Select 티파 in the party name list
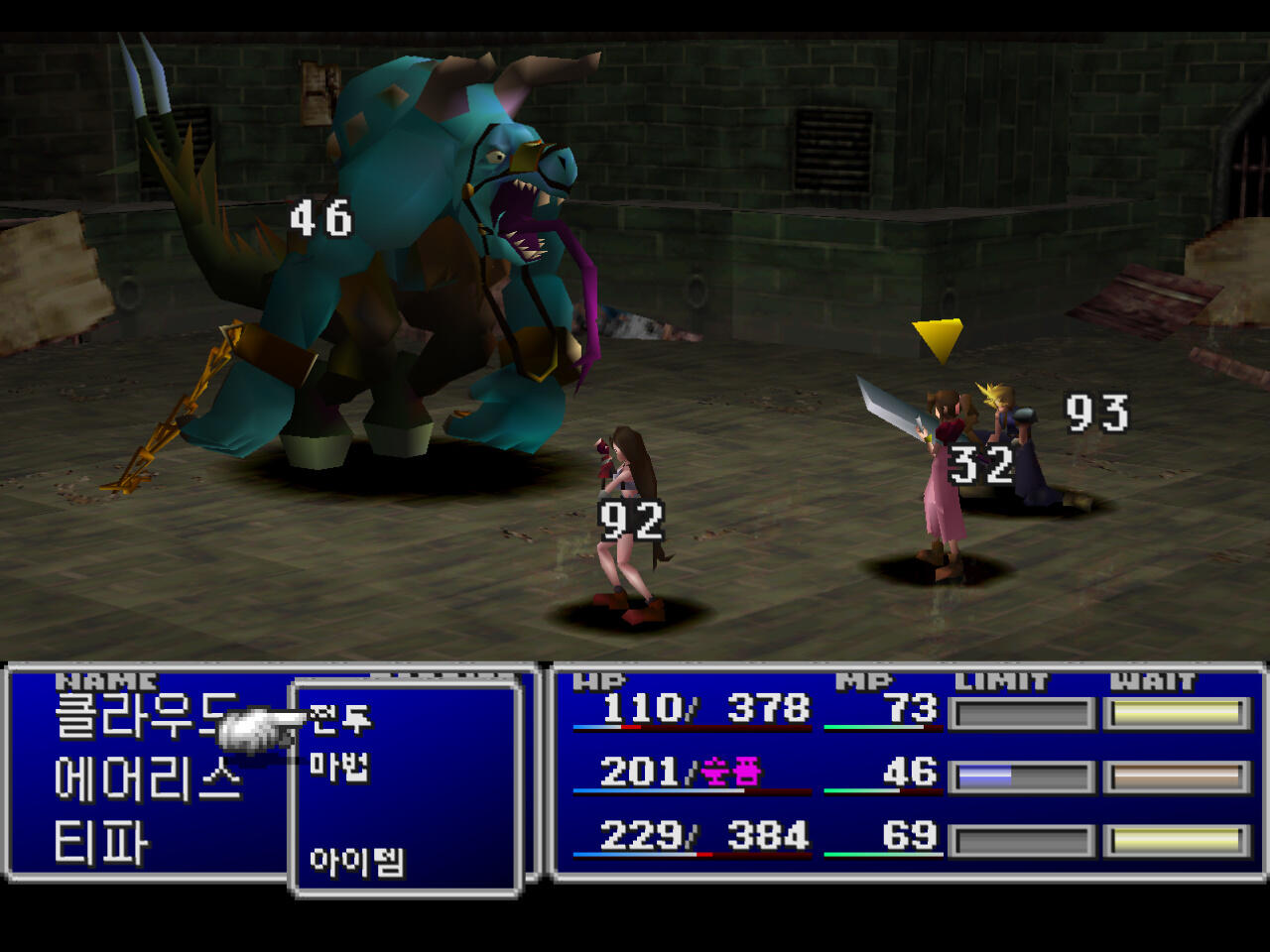The image size is (1270, 952). click(101, 843)
